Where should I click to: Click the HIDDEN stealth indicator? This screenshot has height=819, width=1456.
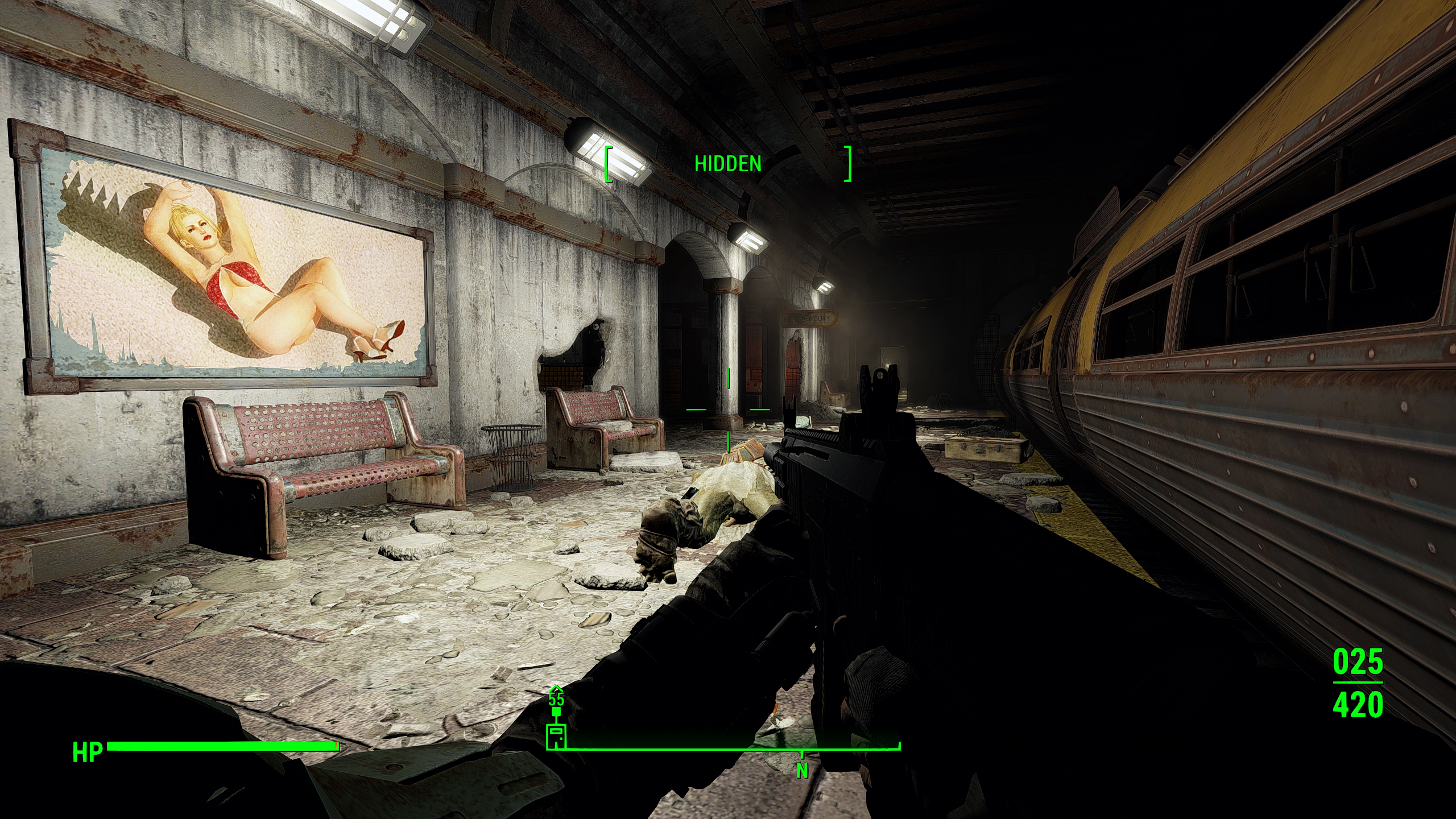(x=727, y=164)
